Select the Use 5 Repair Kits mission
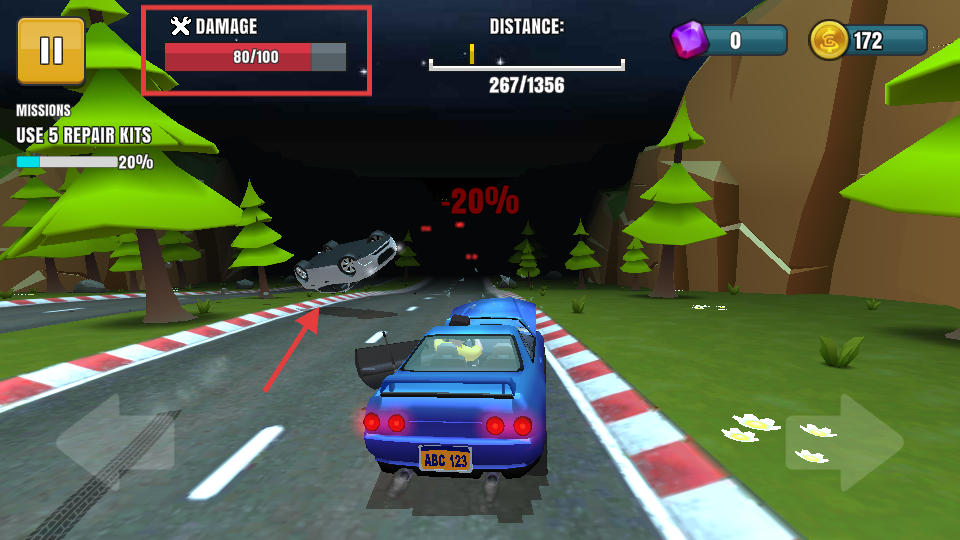The width and height of the screenshot is (960, 540). [84, 136]
